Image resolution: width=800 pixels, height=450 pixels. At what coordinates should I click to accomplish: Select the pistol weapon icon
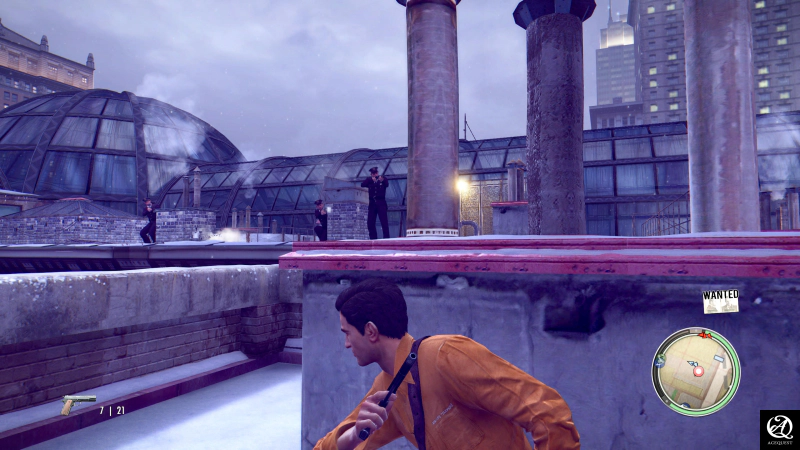point(77,404)
